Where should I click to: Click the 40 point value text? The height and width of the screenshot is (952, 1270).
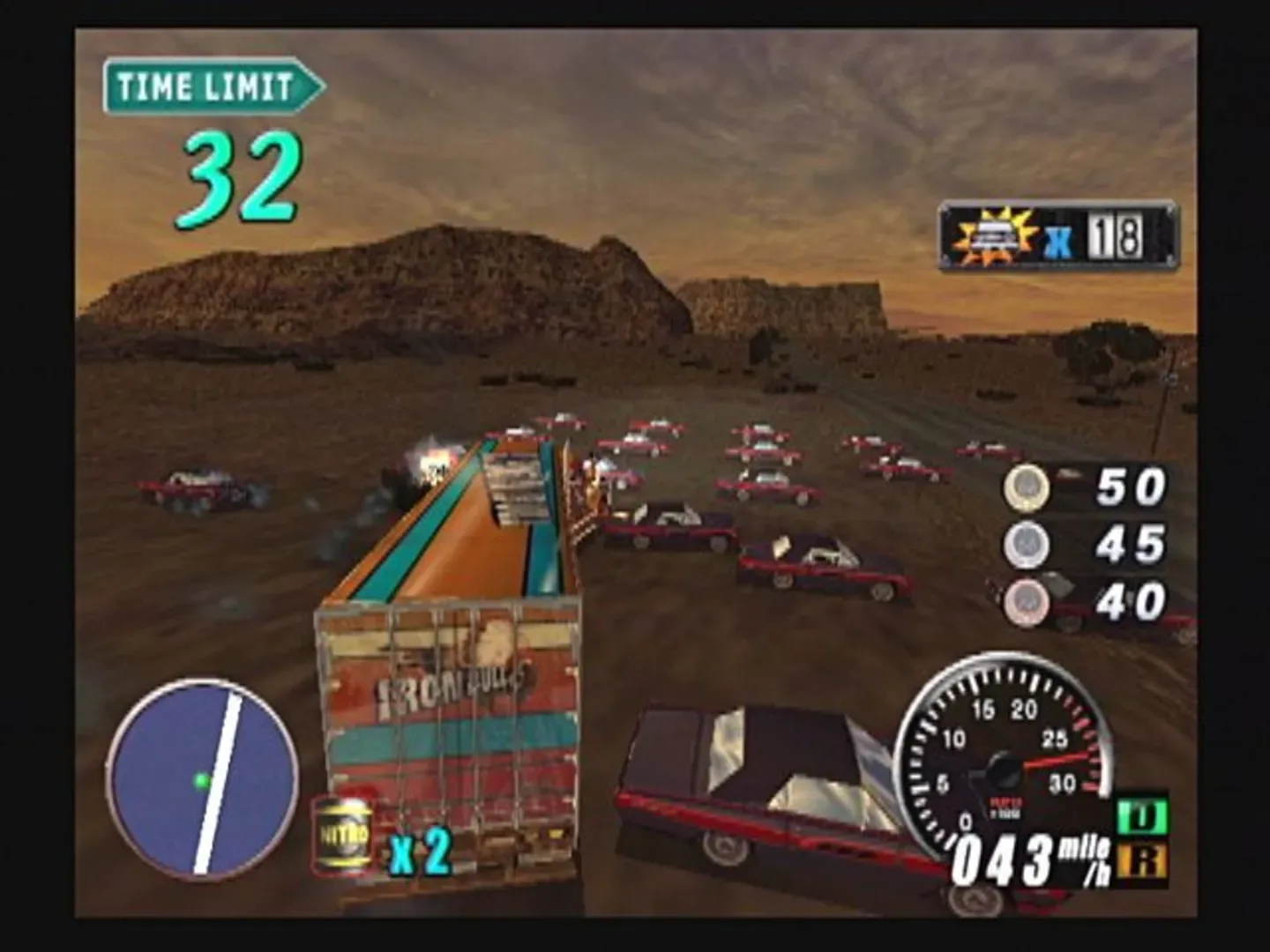click(1131, 599)
